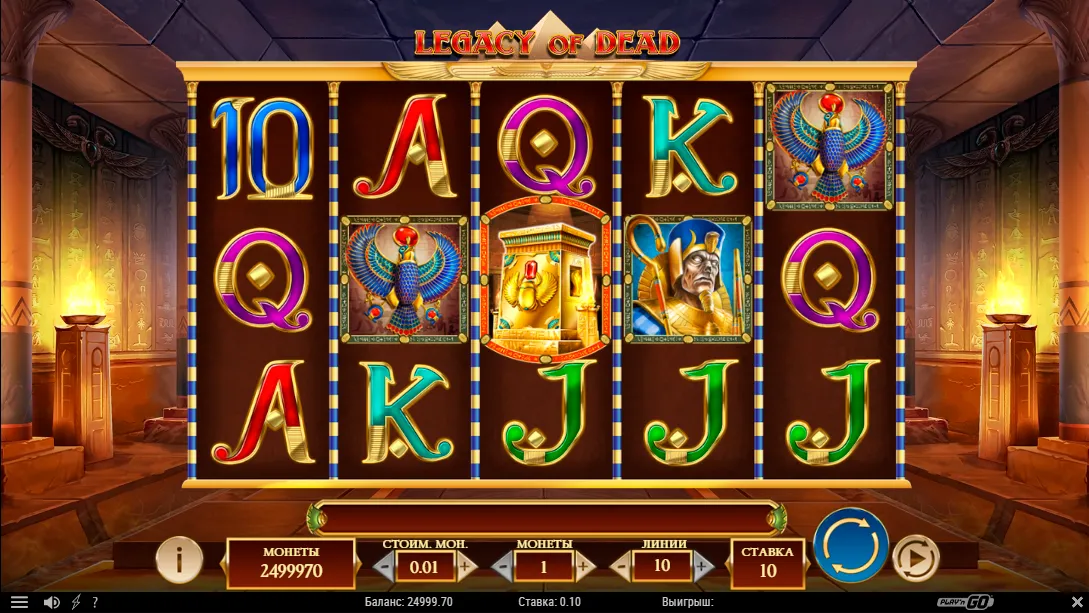
Task: Increase the coin value (Стоим. мон.)
Action: (x=465, y=566)
